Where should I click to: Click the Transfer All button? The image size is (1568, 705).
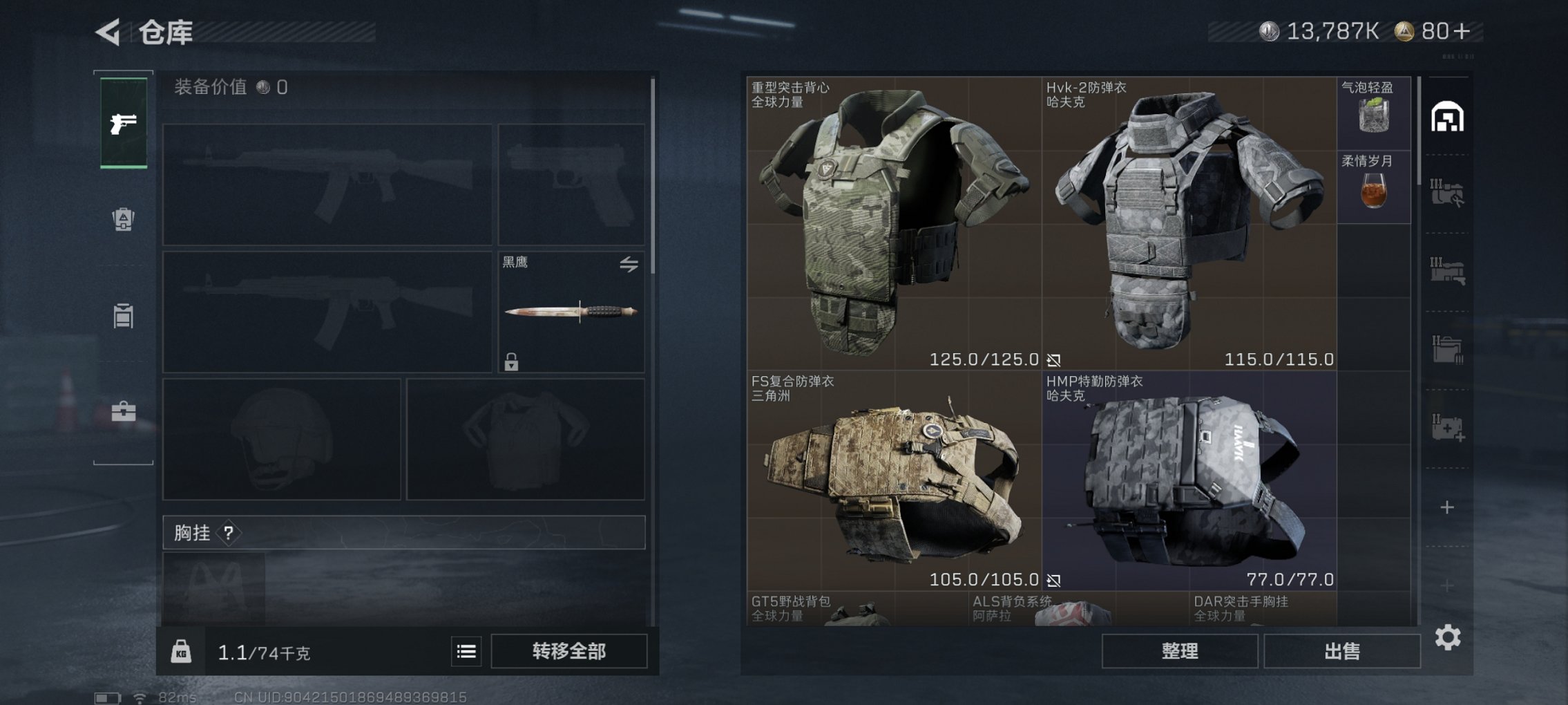click(x=568, y=651)
